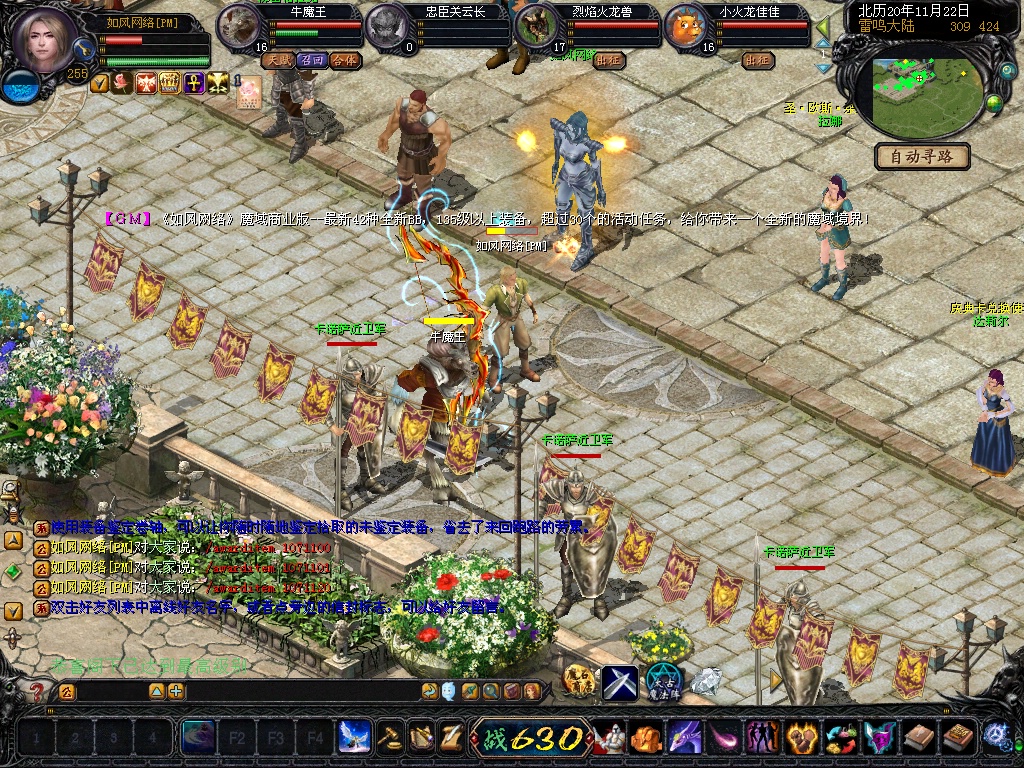Select the 牛魔王 pet portrait
The width and height of the screenshot is (1024, 768).
[x=239, y=26]
